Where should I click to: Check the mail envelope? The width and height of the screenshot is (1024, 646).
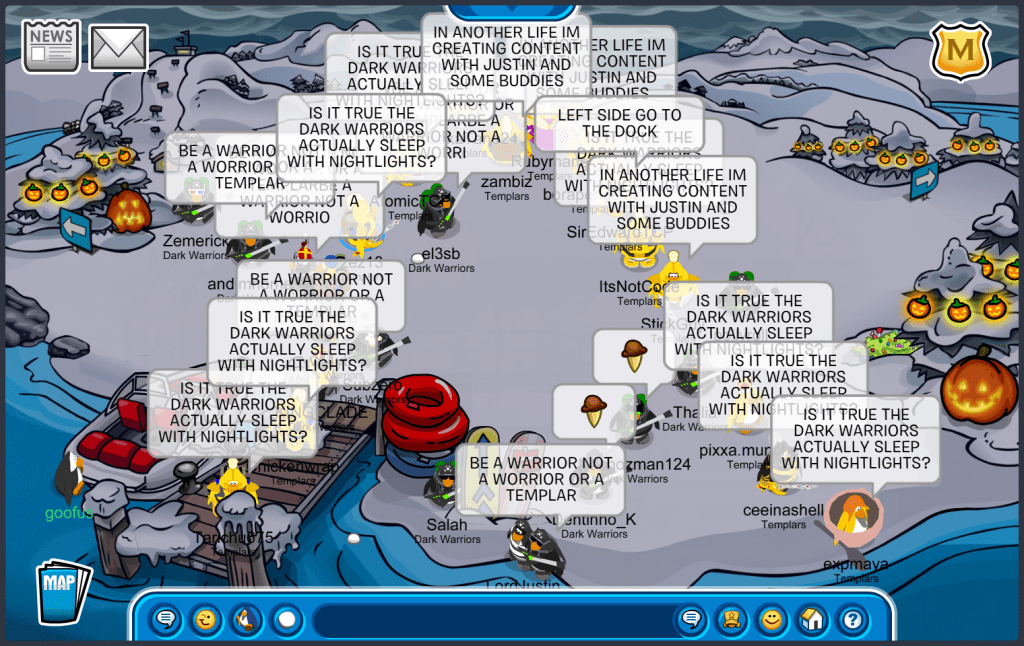119,47
